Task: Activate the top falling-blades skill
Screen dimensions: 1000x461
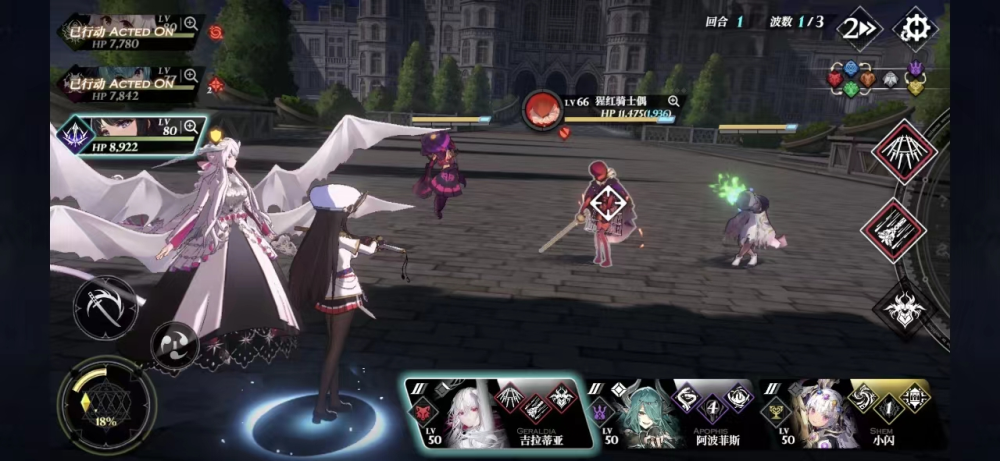Action: pyautogui.click(x=903, y=152)
